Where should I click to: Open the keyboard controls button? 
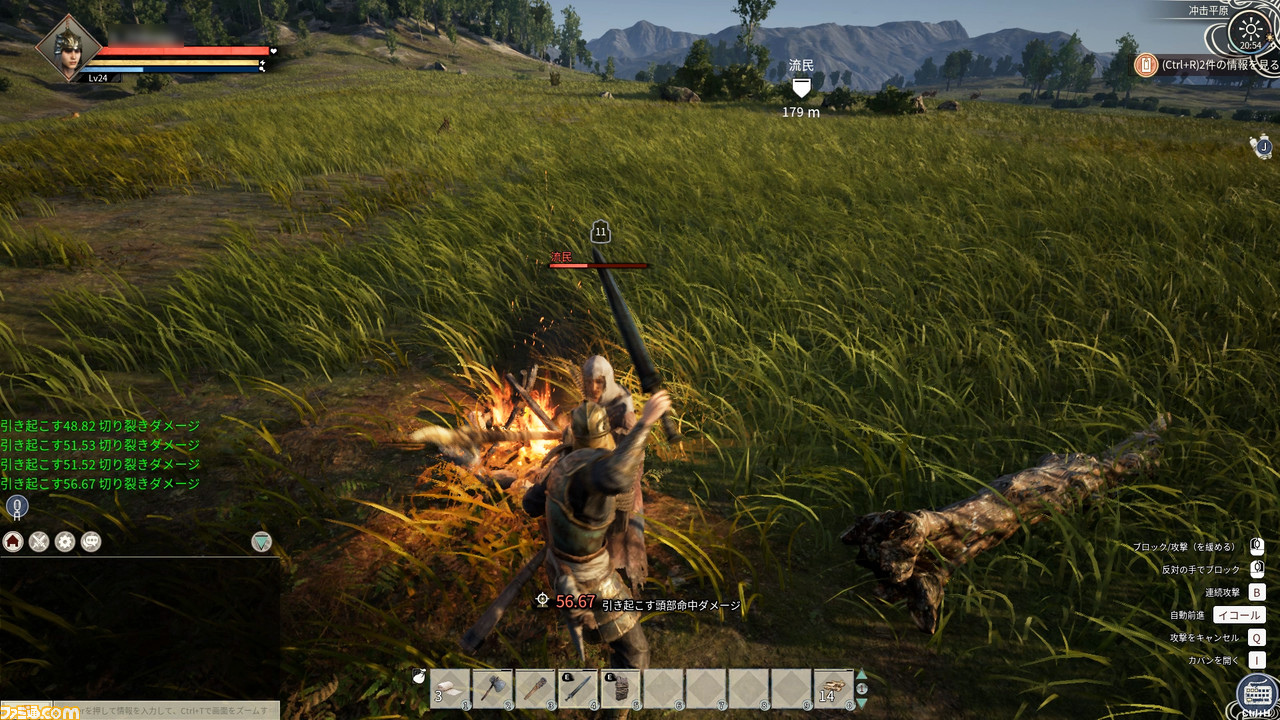[1256, 693]
